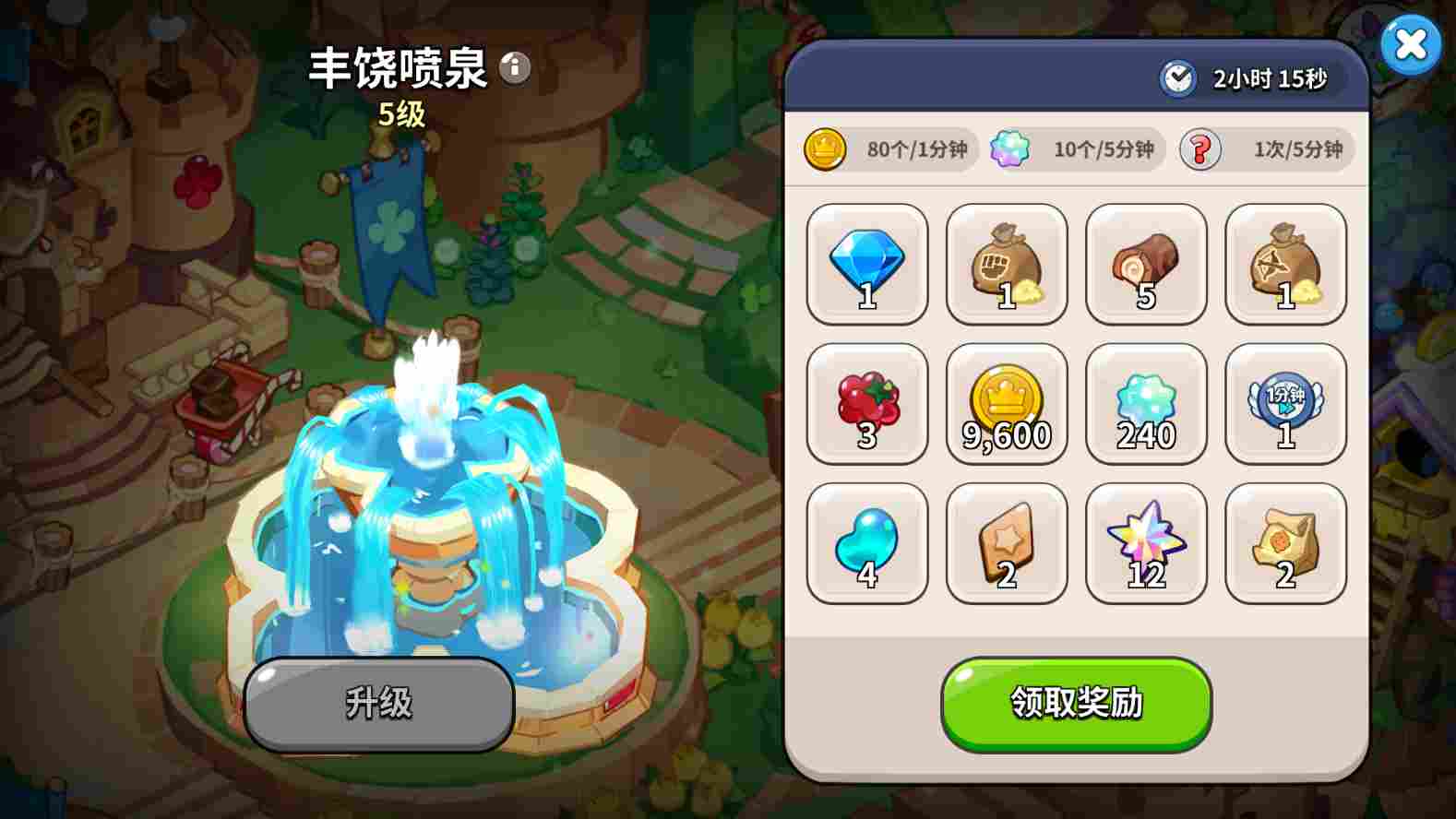Viewport: 1456px width, 819px height.
Task: Click the 1分钟 speed-up wing reward
Action: pos(1284,404)
